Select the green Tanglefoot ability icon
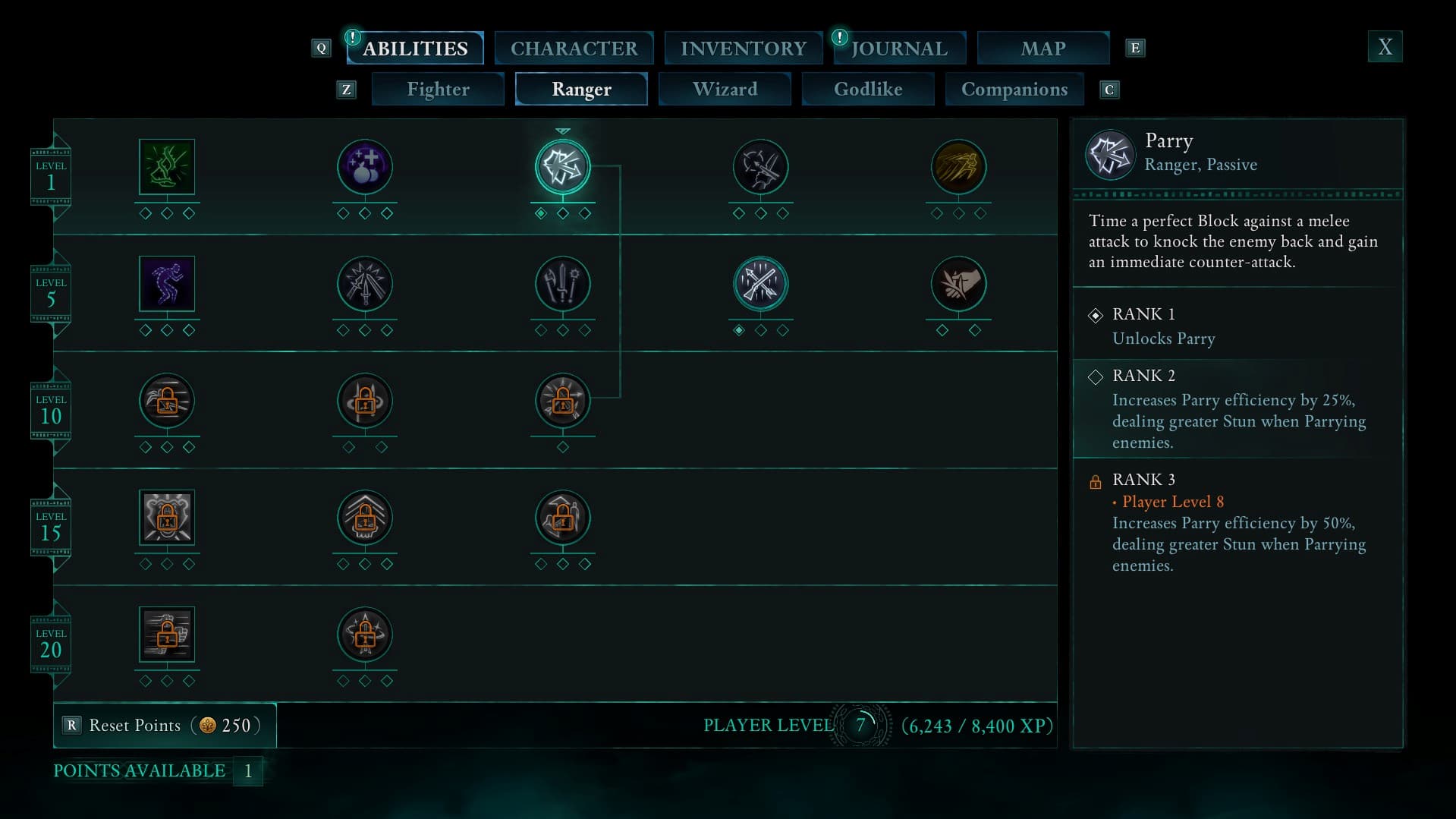 coord(166,166)
